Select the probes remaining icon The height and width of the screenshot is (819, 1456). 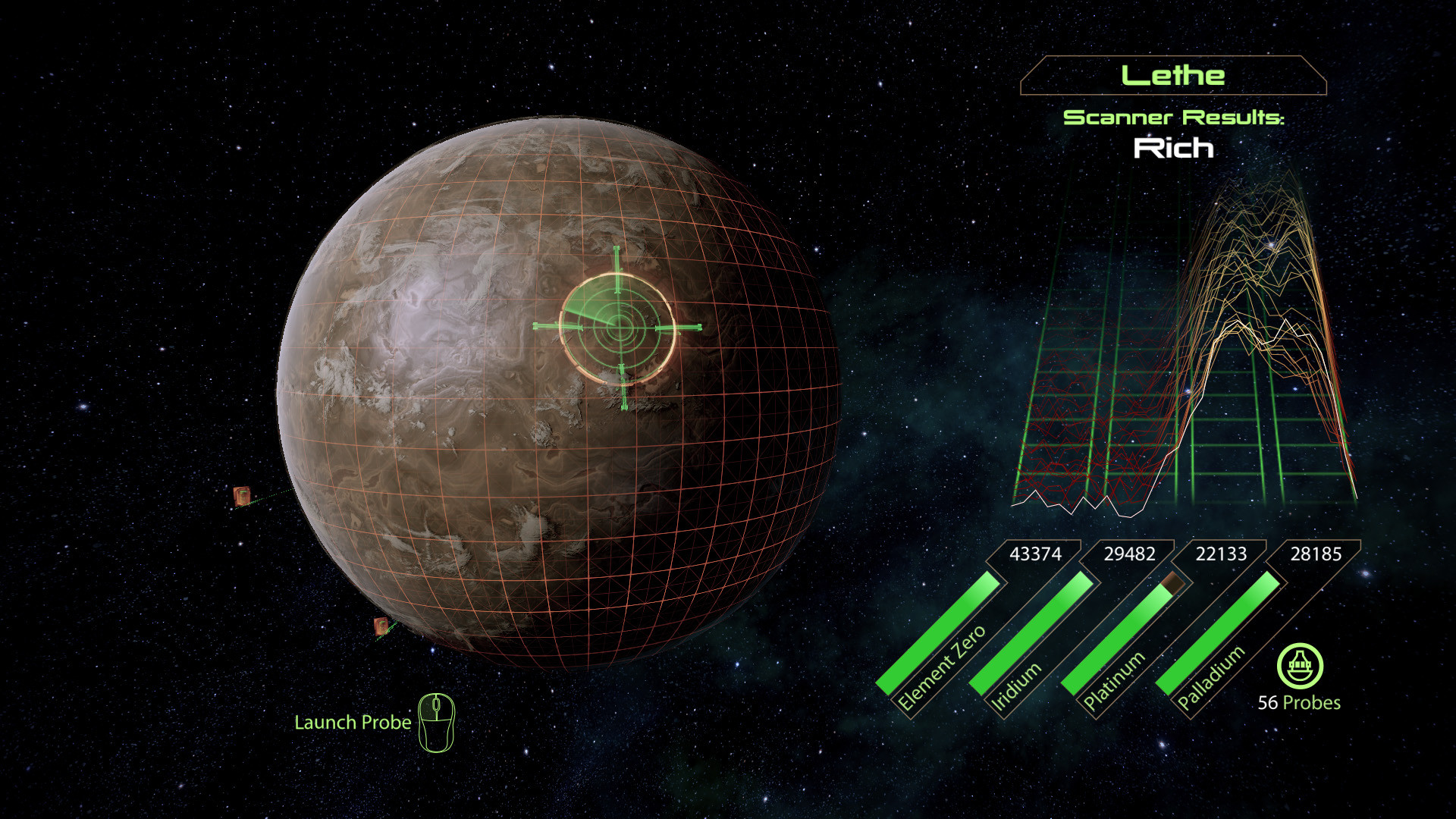1300,666
